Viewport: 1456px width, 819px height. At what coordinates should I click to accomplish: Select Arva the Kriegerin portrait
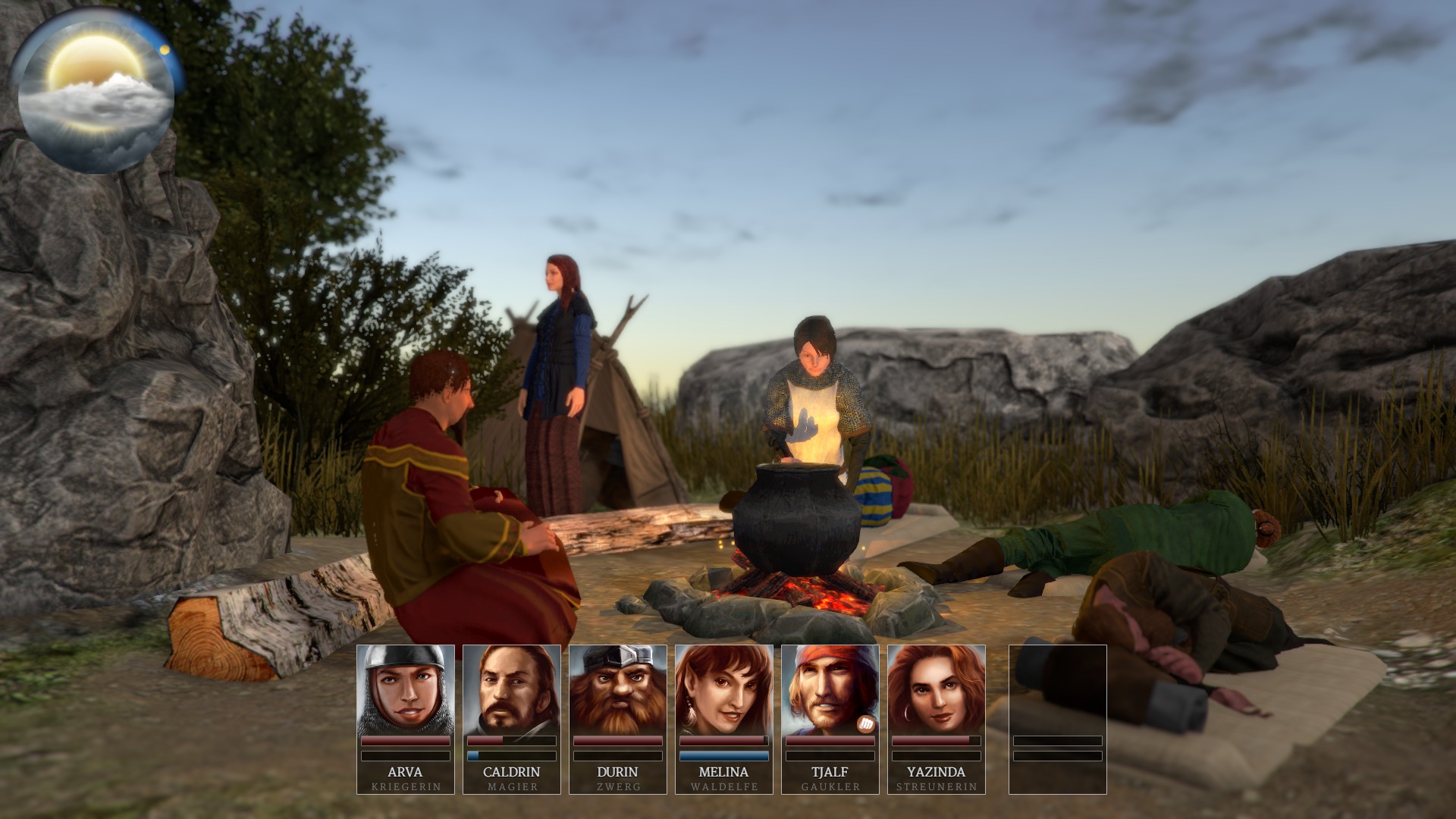pyautogui.click(x=405, y=690)
